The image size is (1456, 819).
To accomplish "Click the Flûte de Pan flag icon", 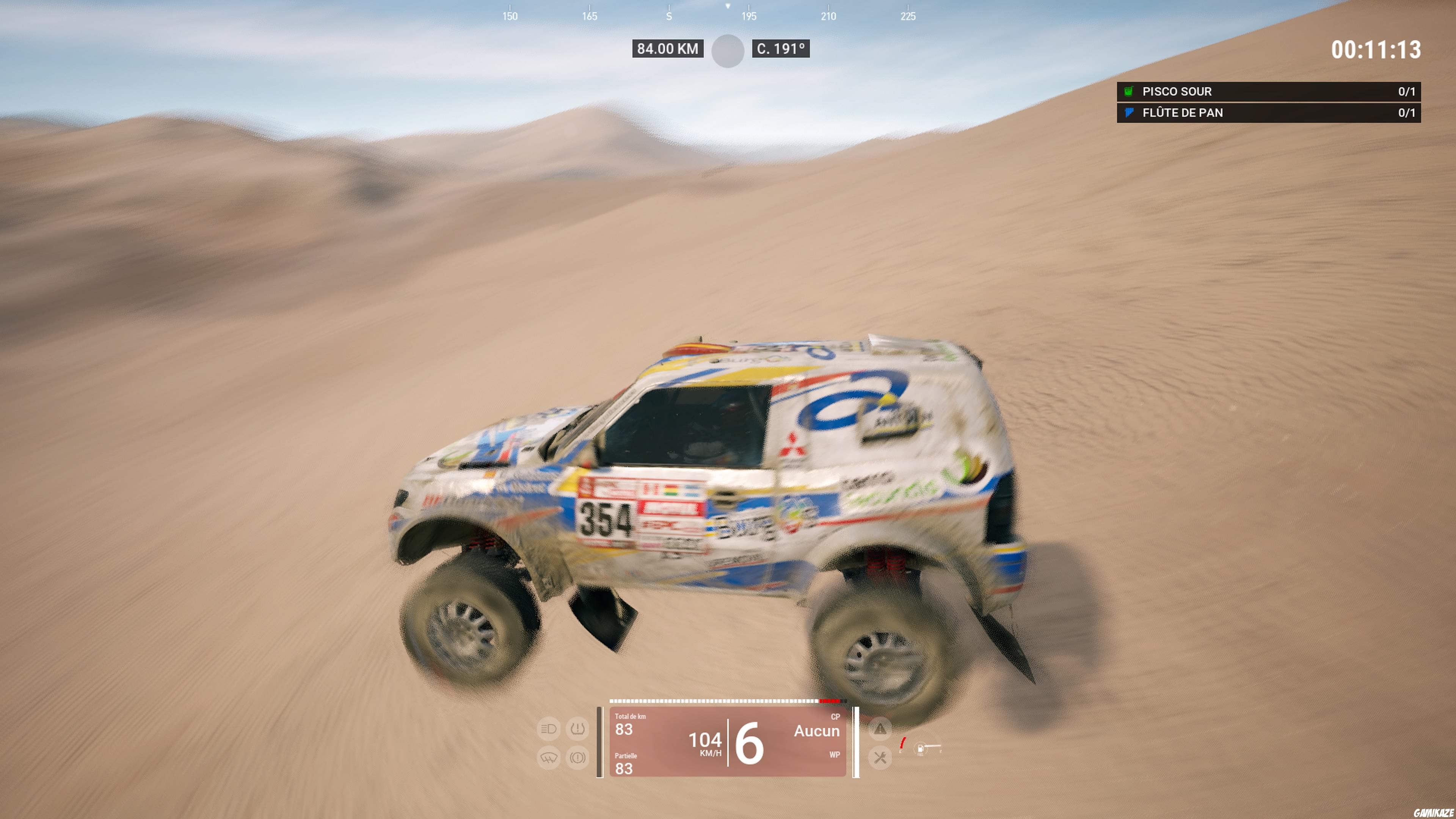I will [1129, 113].
